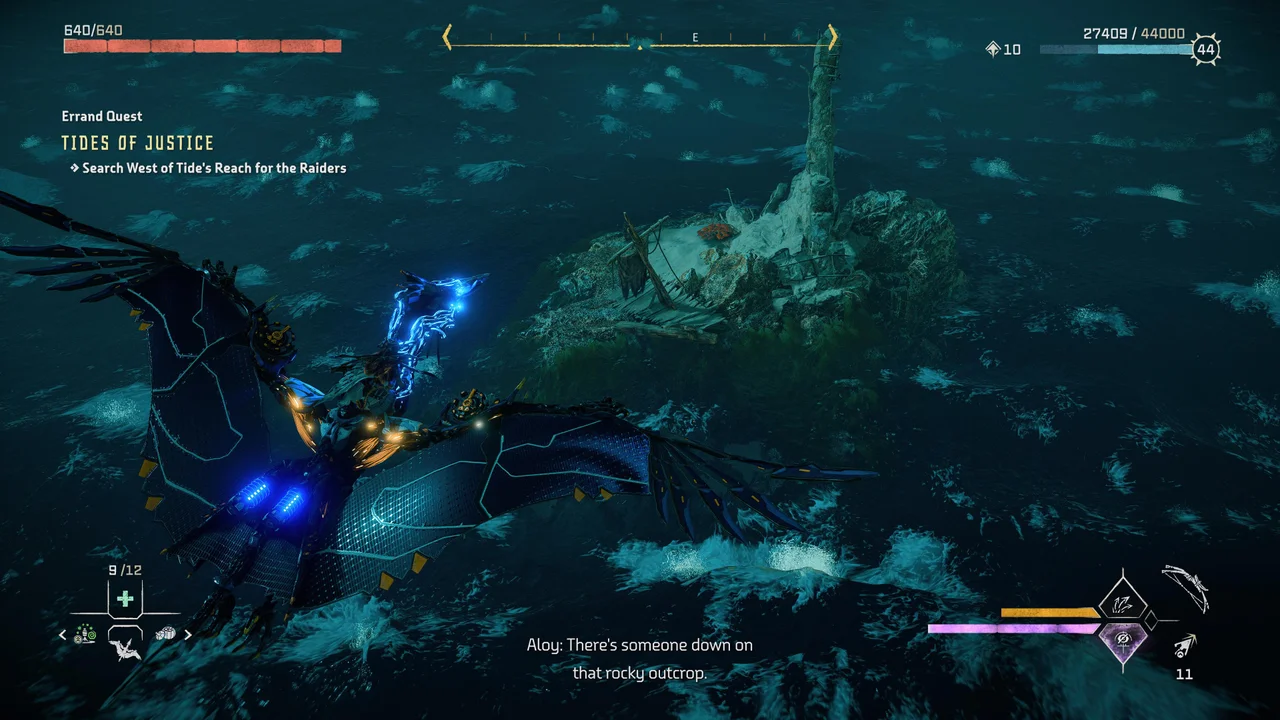Toggle the empty diamond weapon slot

(x=1151, y=620)
